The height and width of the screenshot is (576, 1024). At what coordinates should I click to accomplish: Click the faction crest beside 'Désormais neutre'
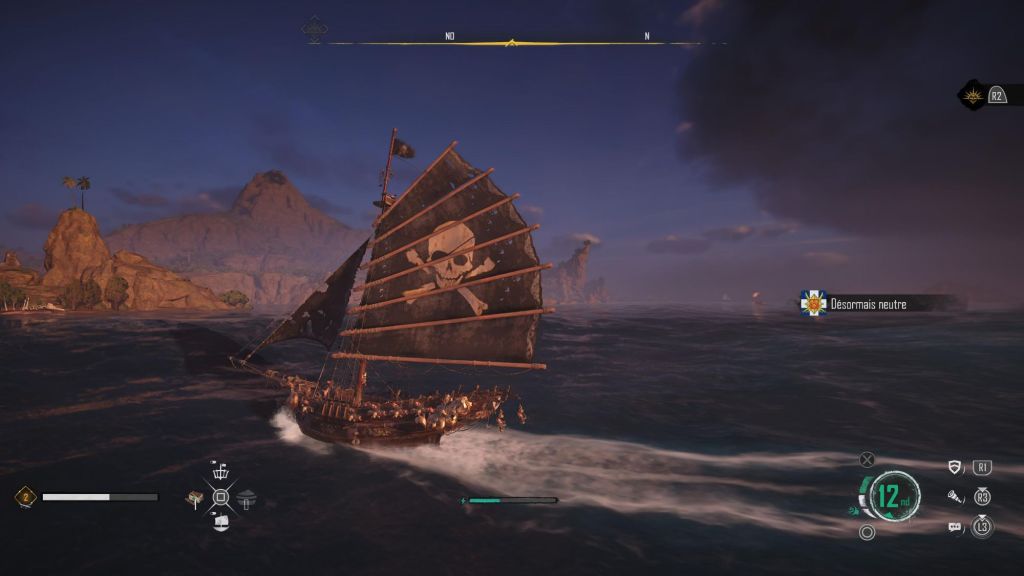tap(813, 303)
